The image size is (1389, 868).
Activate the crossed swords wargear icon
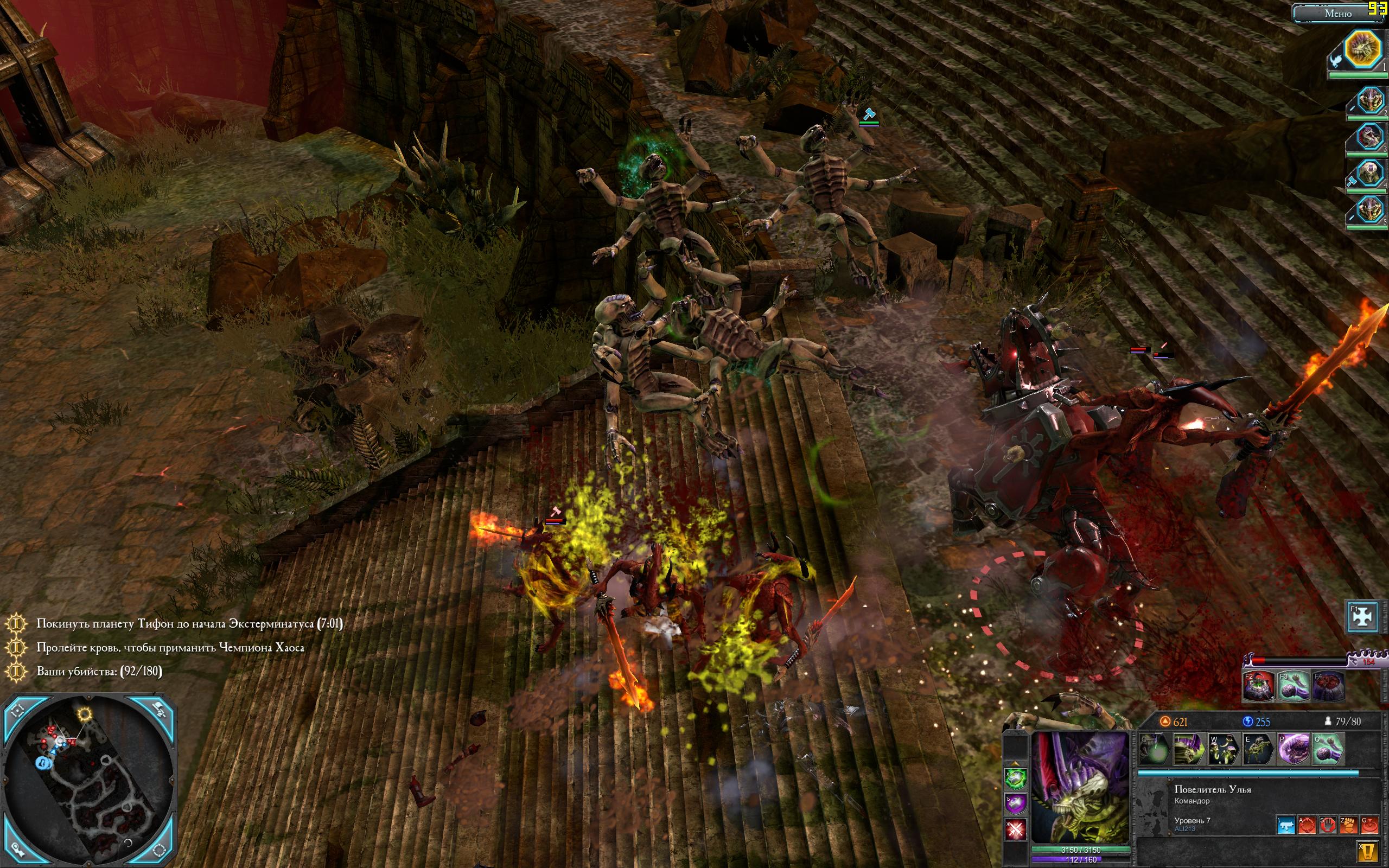tap(1016, 828)
